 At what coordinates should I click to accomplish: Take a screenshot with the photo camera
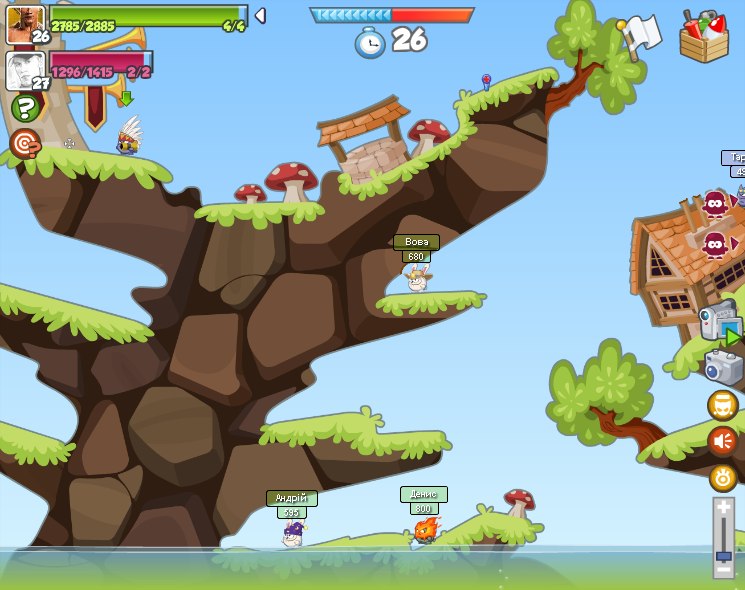click(723, 366)
